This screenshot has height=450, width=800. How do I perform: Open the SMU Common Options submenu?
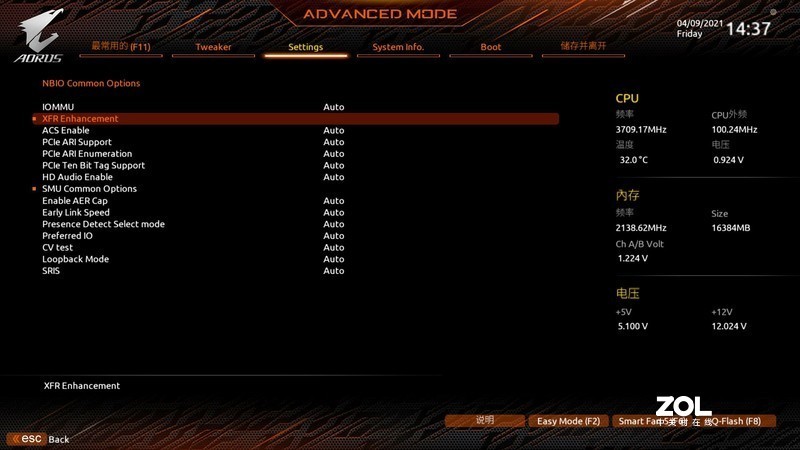point(89,189)
